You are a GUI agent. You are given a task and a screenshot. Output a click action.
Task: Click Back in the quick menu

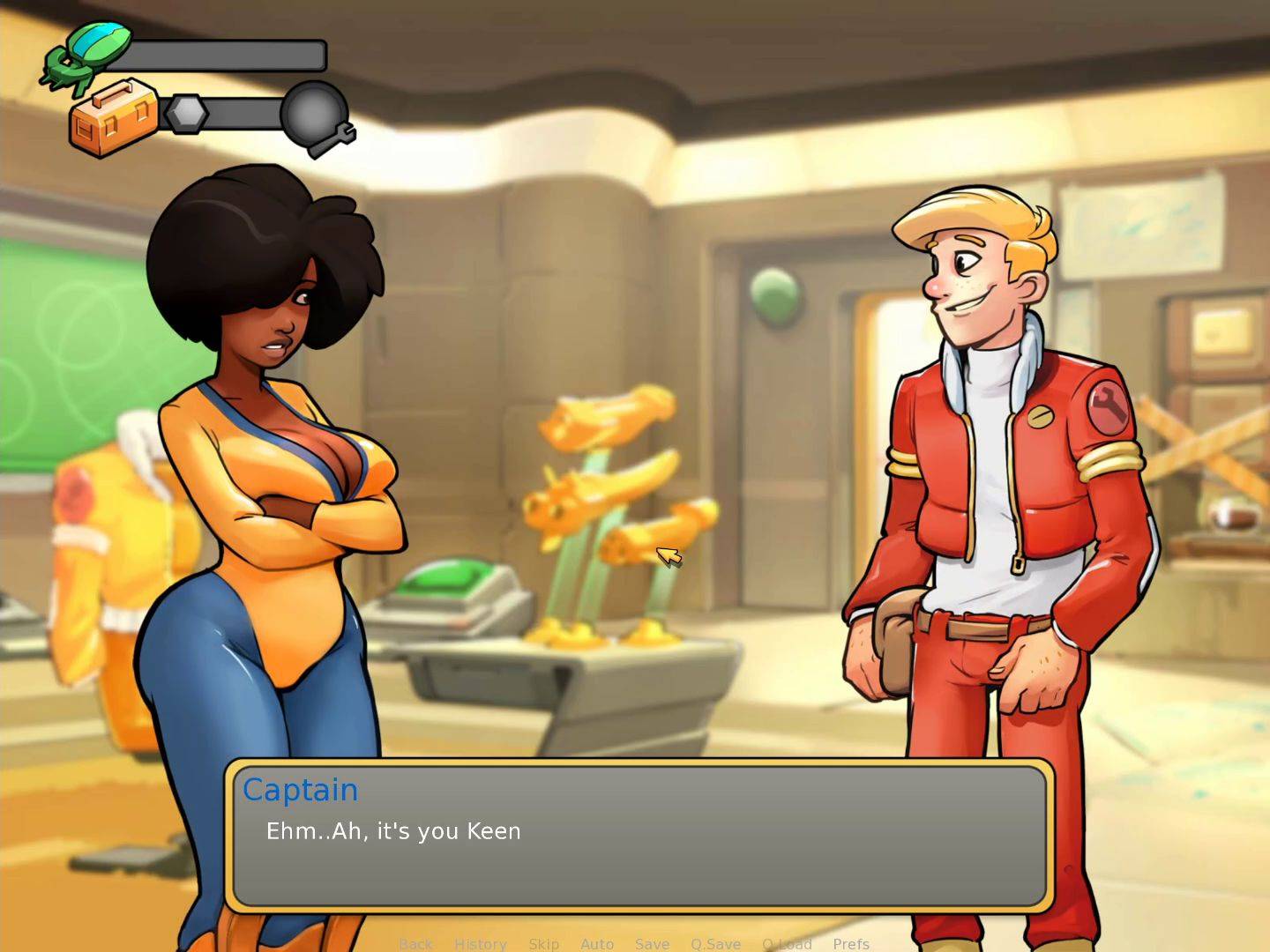415,944
